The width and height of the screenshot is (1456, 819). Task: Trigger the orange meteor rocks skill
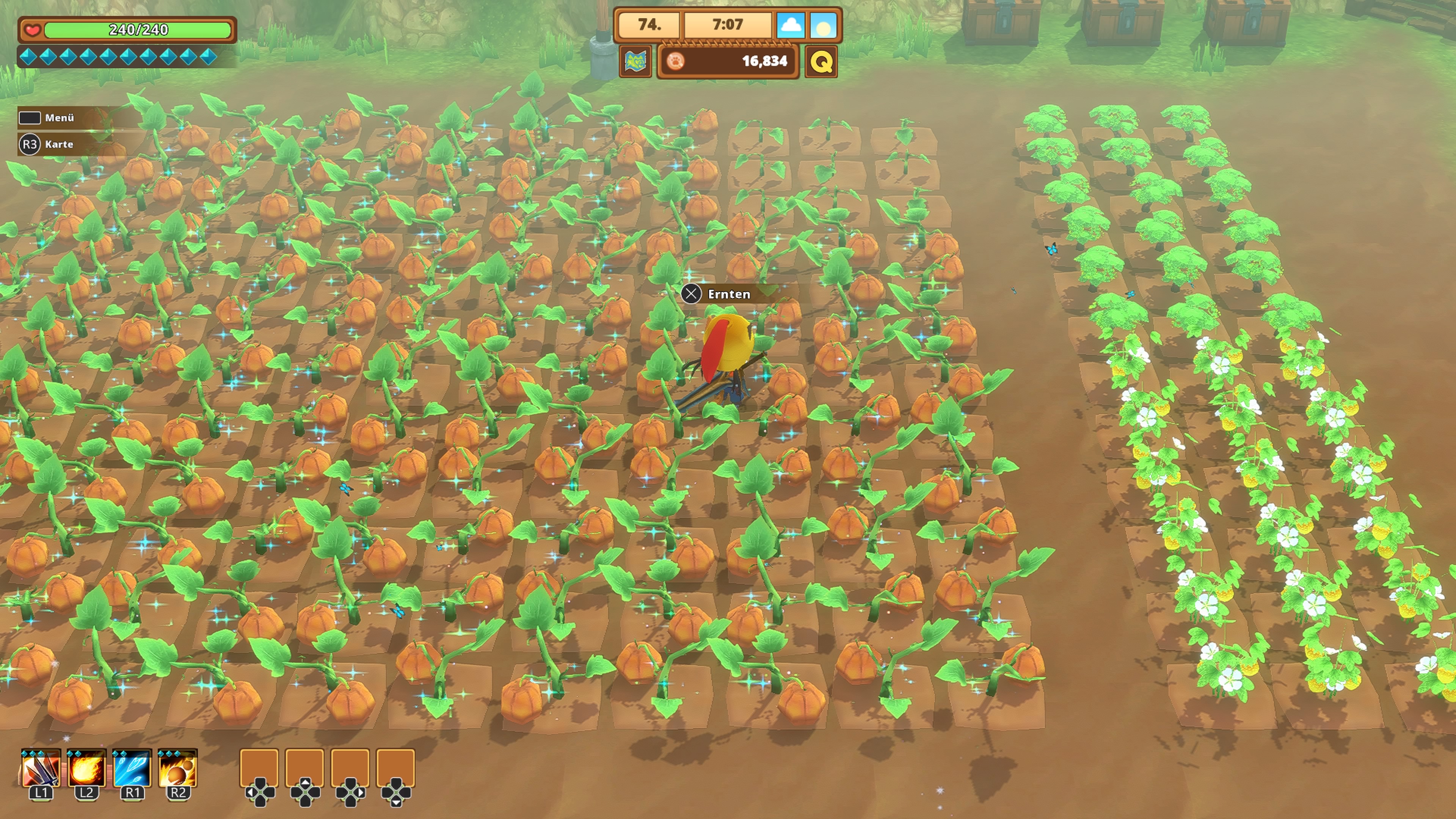click(177, 769)
